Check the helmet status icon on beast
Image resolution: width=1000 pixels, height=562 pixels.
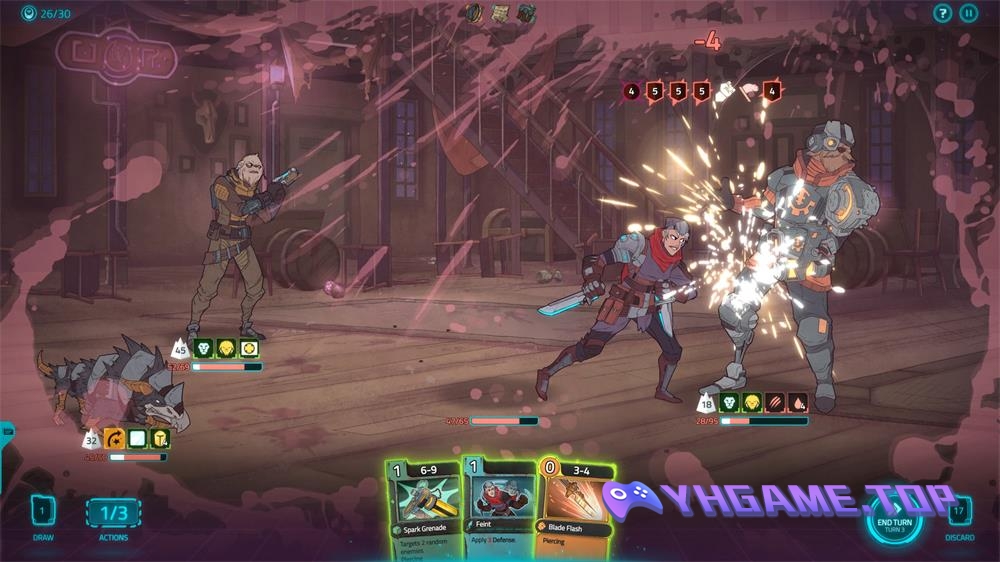tap(160, 438)
